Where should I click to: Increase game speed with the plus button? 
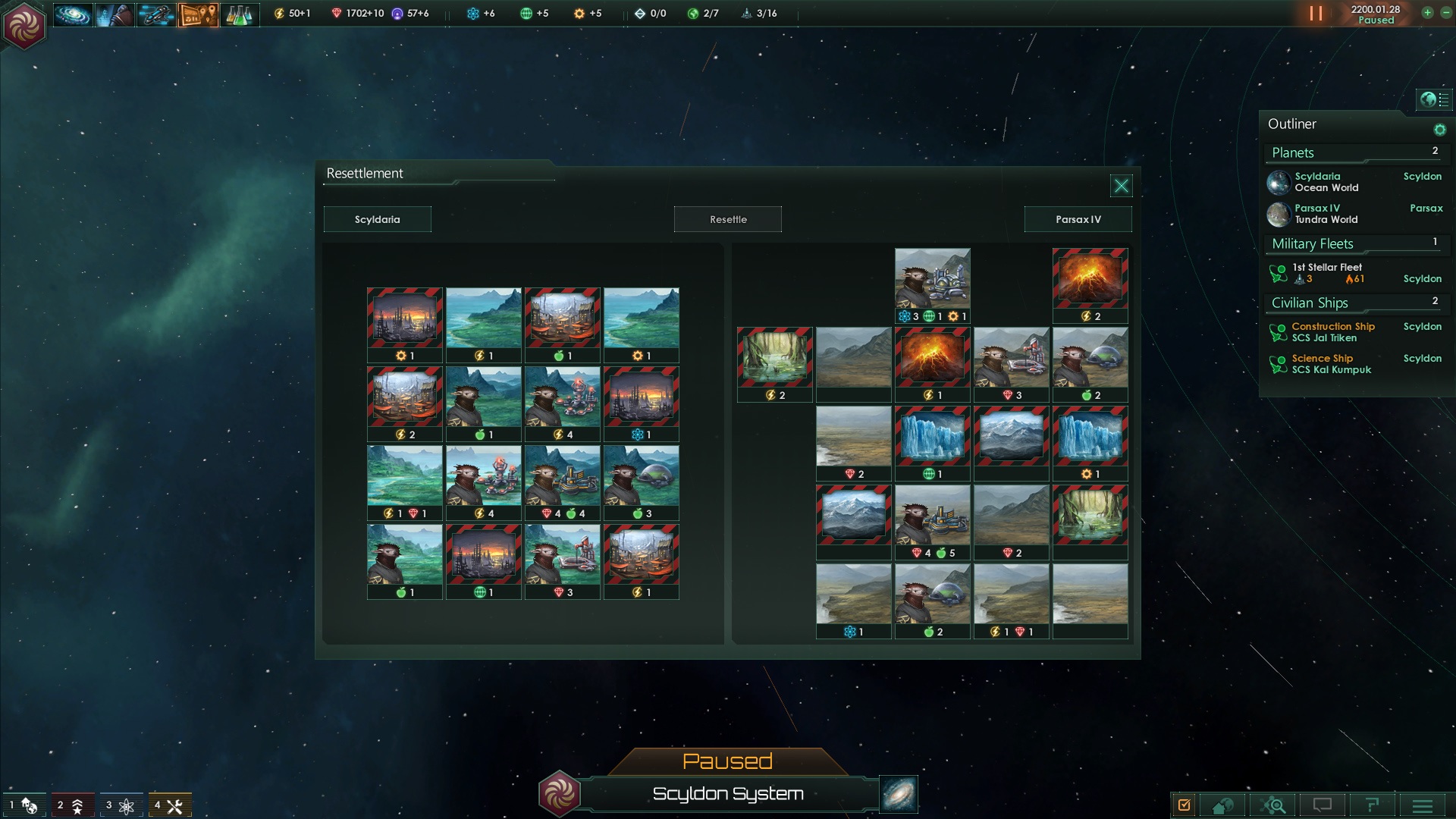1427,13
